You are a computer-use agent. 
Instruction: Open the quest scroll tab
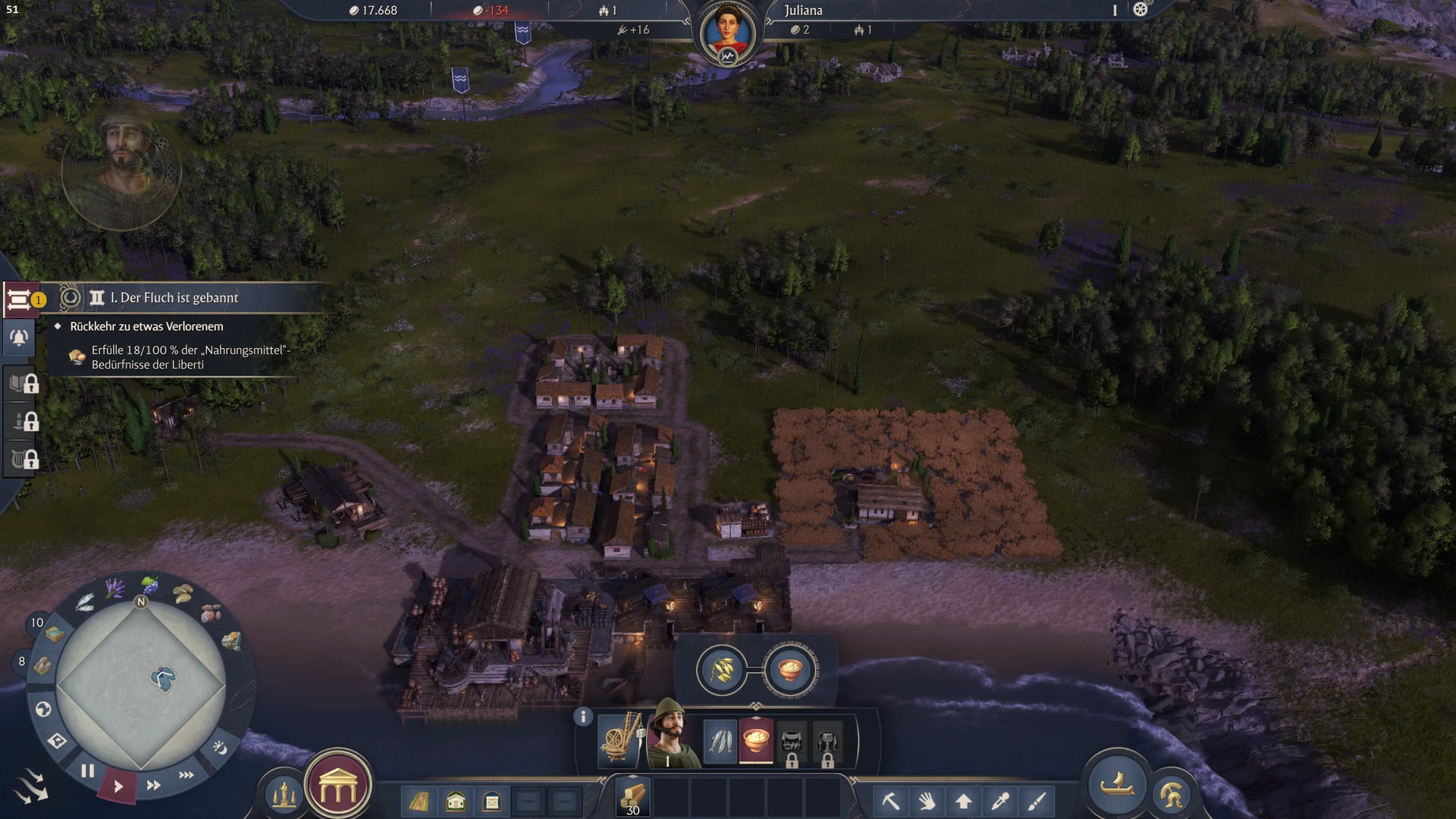point(19,300)
